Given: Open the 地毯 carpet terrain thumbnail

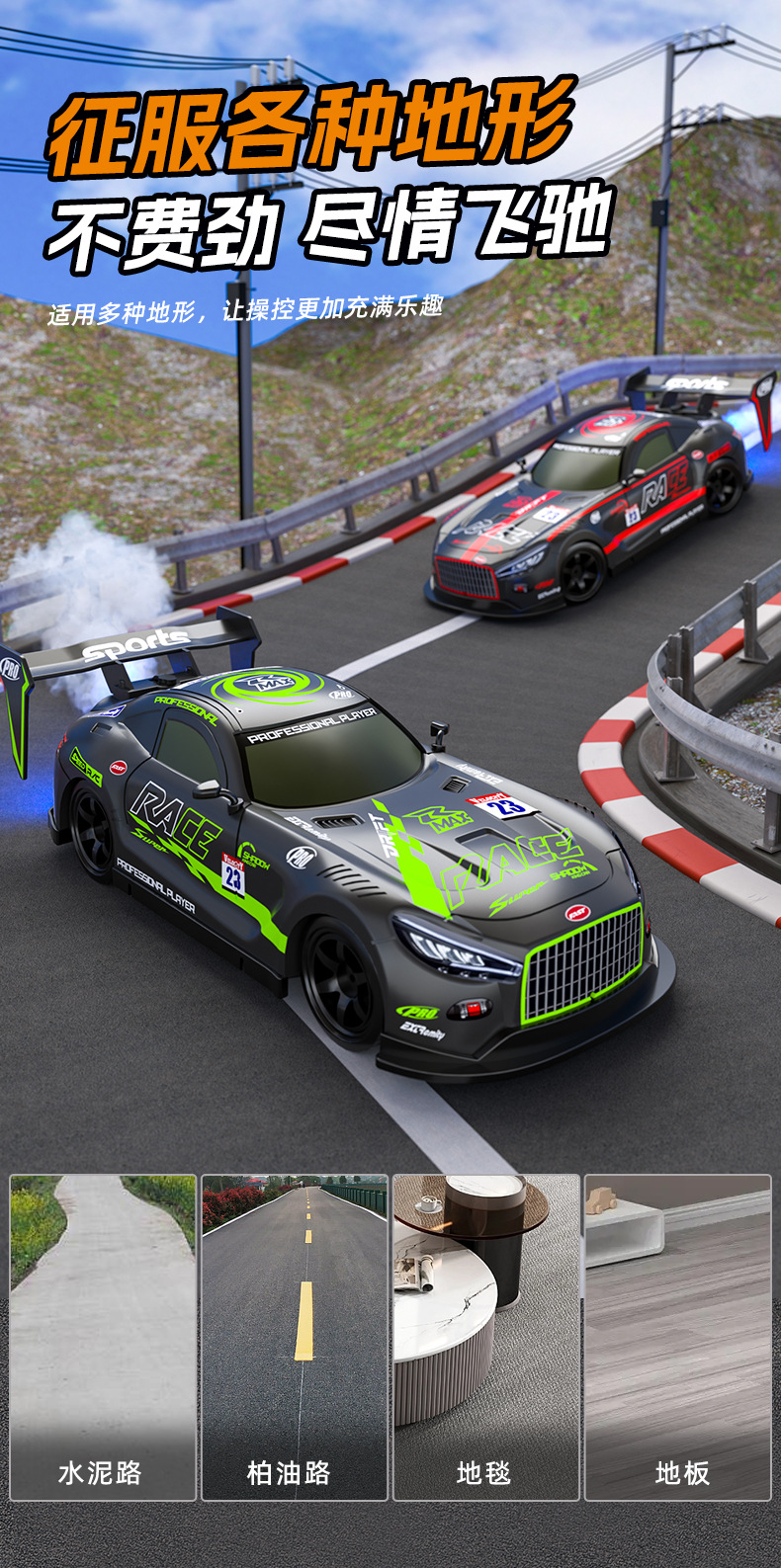Looking at the screenshot, I should [486, 1336].
